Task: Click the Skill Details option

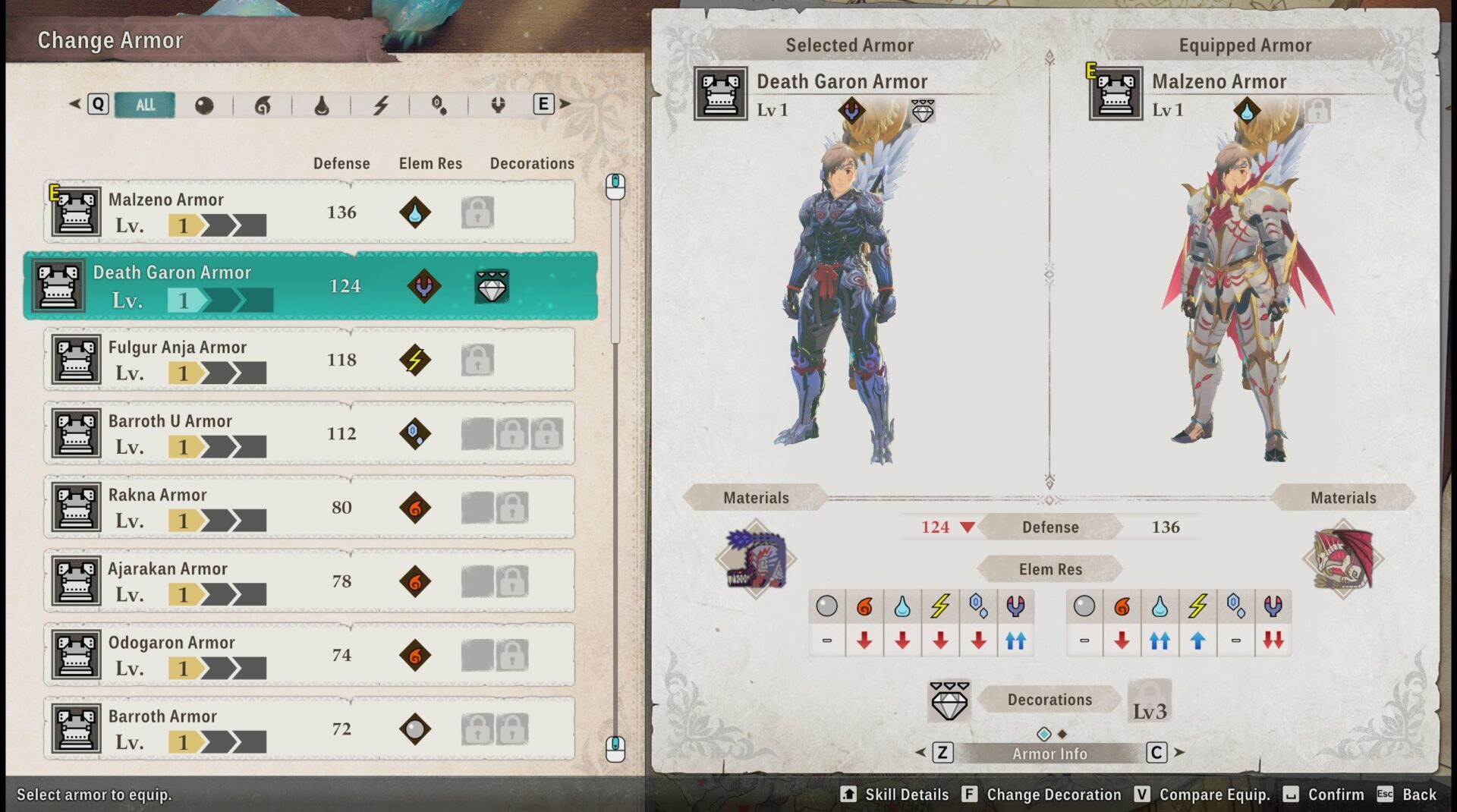Action: click(895, 795)
